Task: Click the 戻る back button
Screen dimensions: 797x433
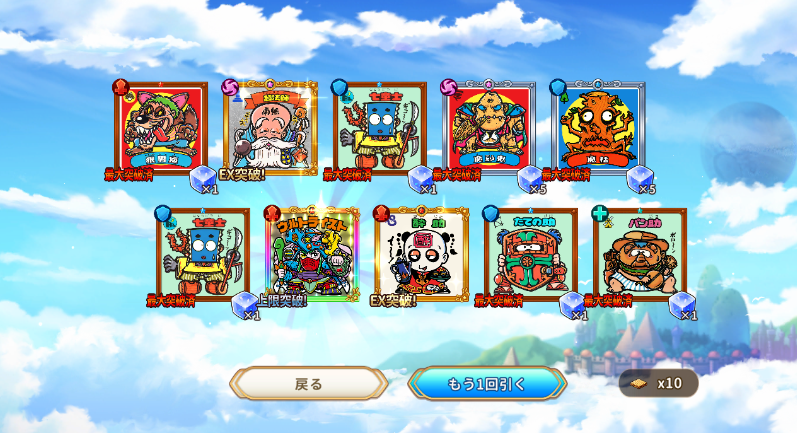Action: [308, 383]
